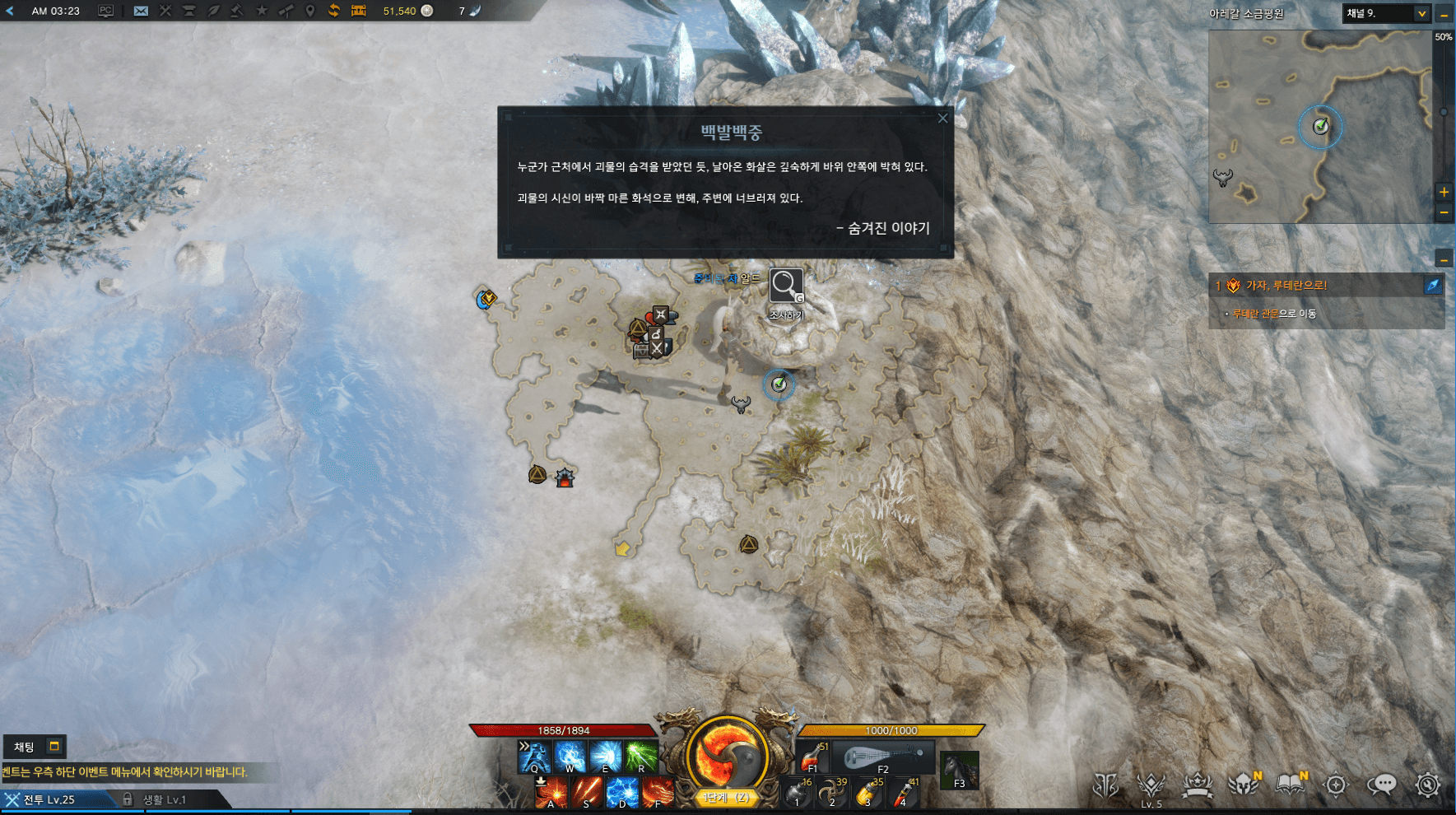Click the orange treasure chest icon in top bar
The width and height of the screenshot is (1456, 815).
358,11
